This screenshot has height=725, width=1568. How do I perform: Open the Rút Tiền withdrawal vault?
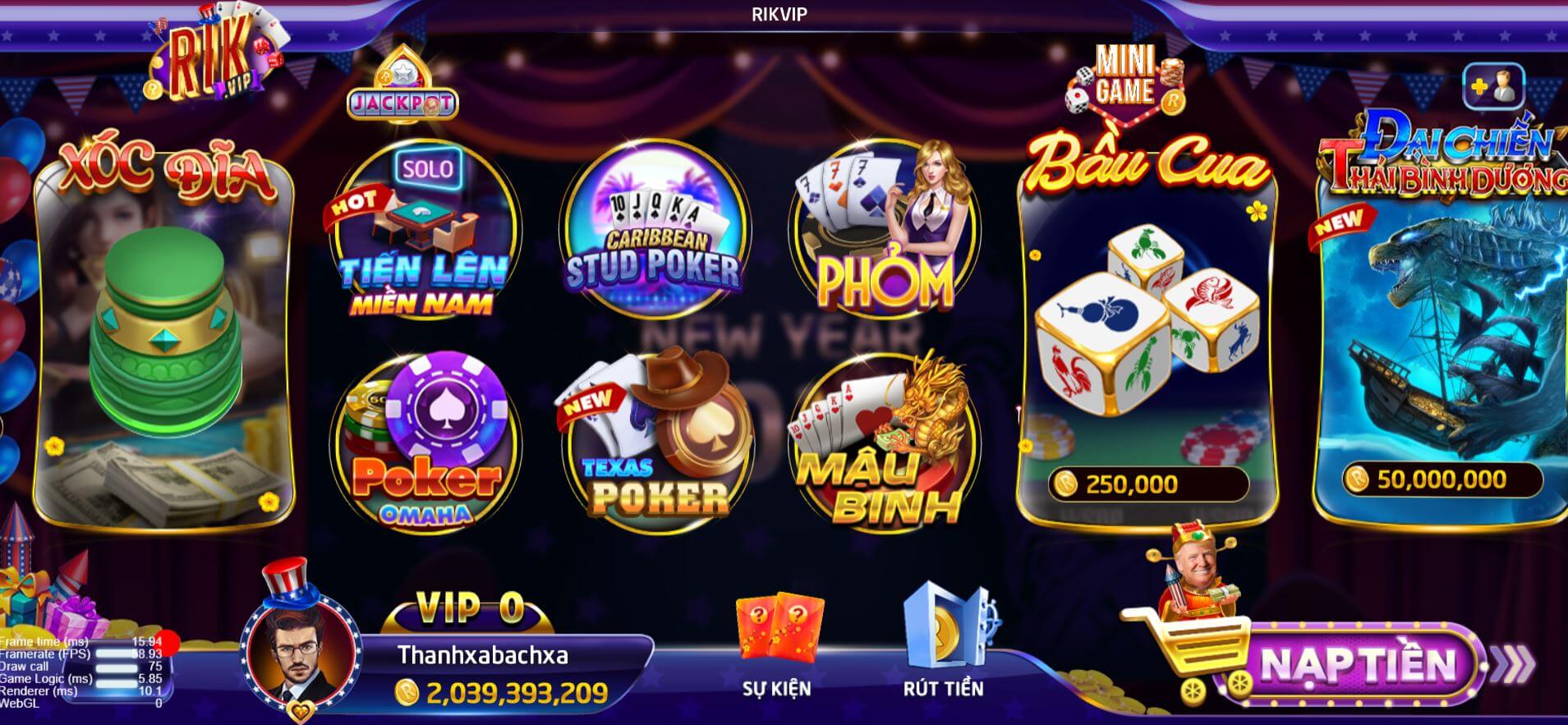944,645
